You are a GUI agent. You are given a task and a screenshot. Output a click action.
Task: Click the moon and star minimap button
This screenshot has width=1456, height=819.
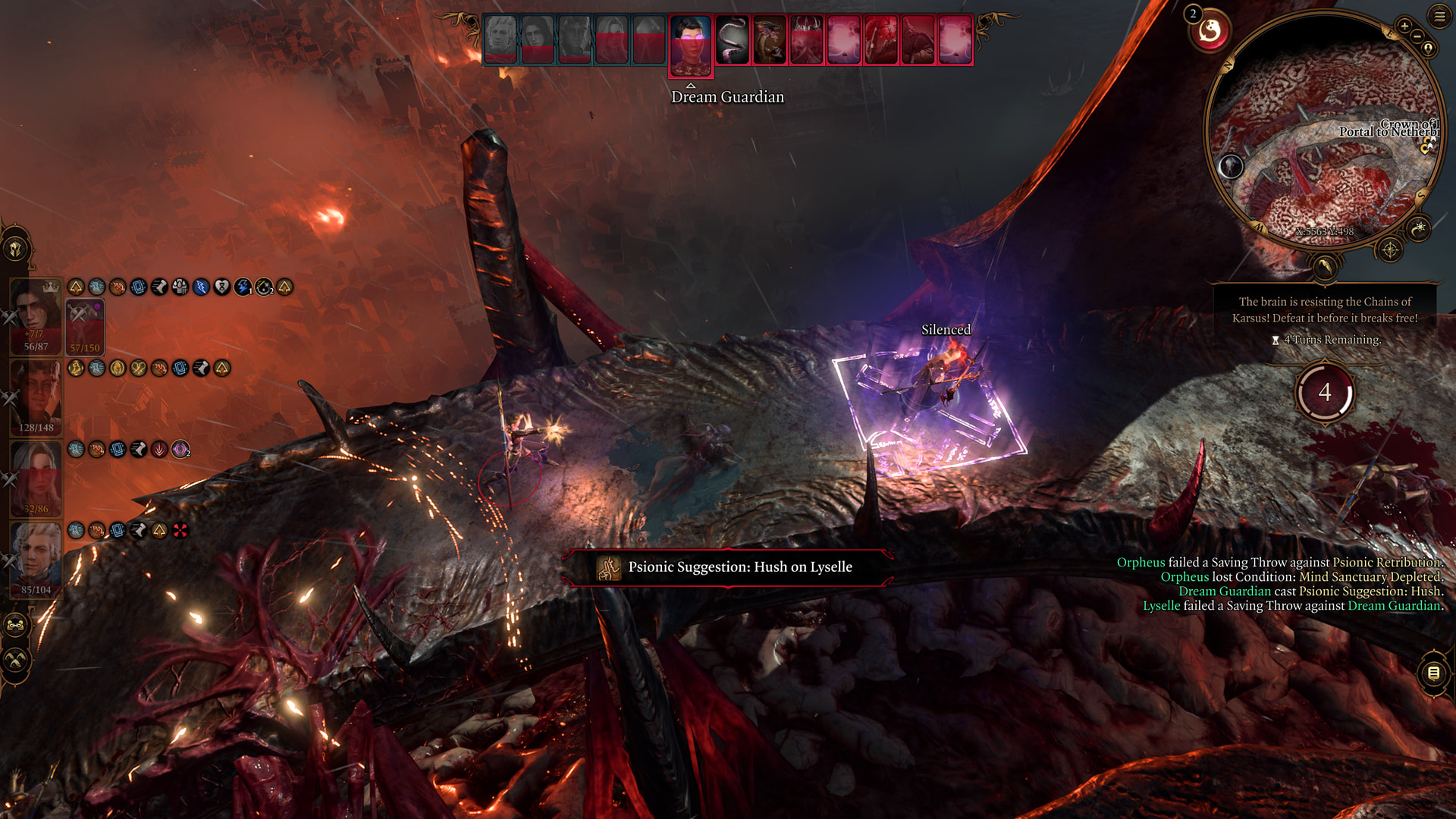pyautogui.click(x=1418, y=227)
